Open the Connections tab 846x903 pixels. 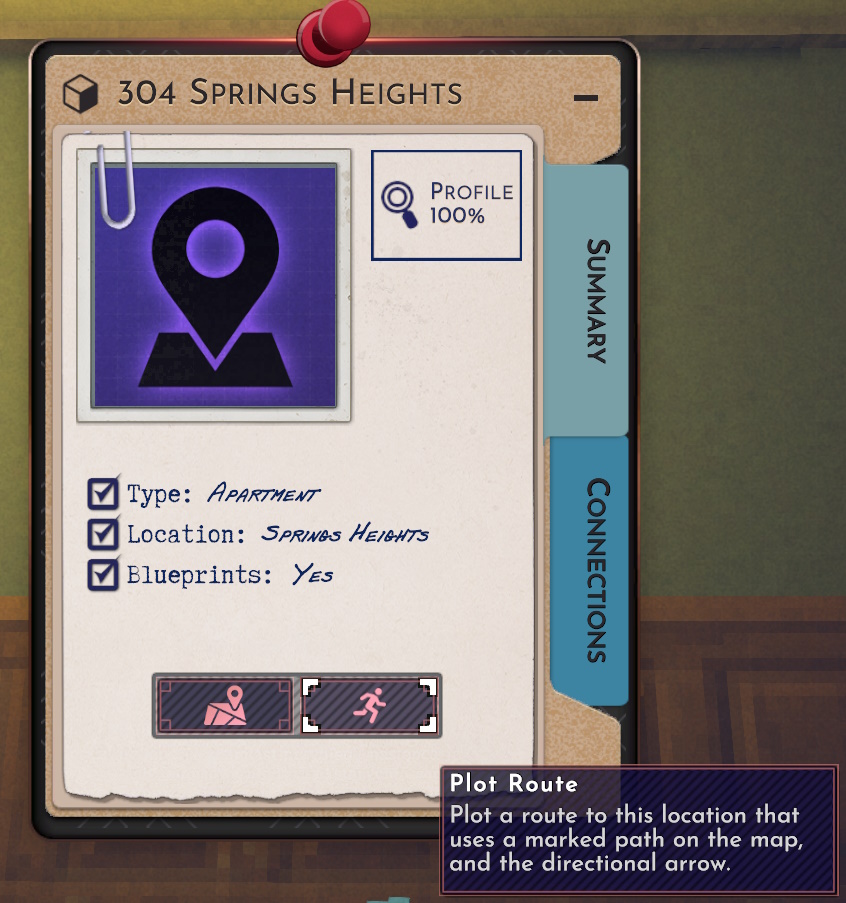(596, 570)
